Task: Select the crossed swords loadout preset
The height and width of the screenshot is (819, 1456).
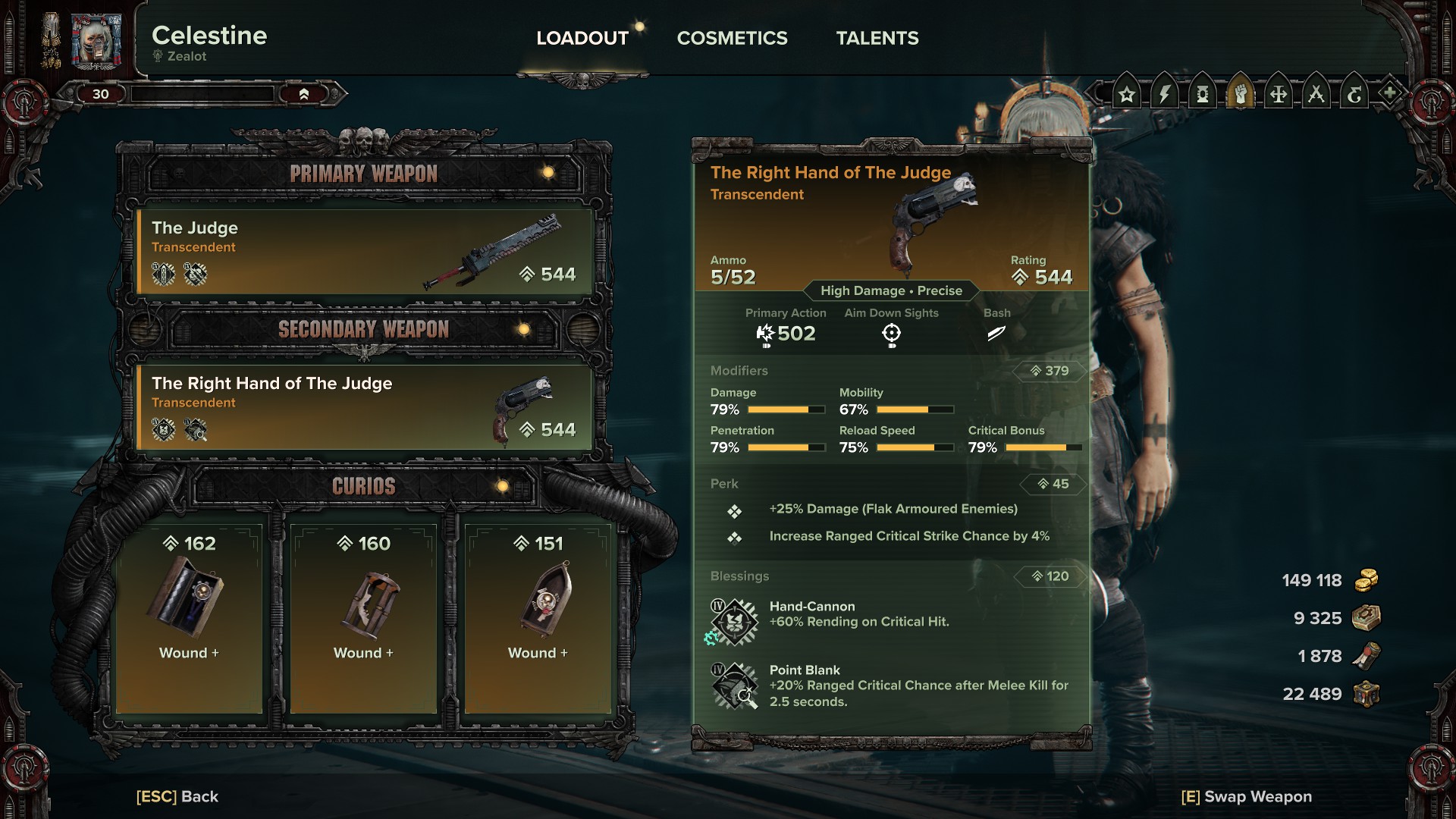Action: click(x=1316, y=95)
